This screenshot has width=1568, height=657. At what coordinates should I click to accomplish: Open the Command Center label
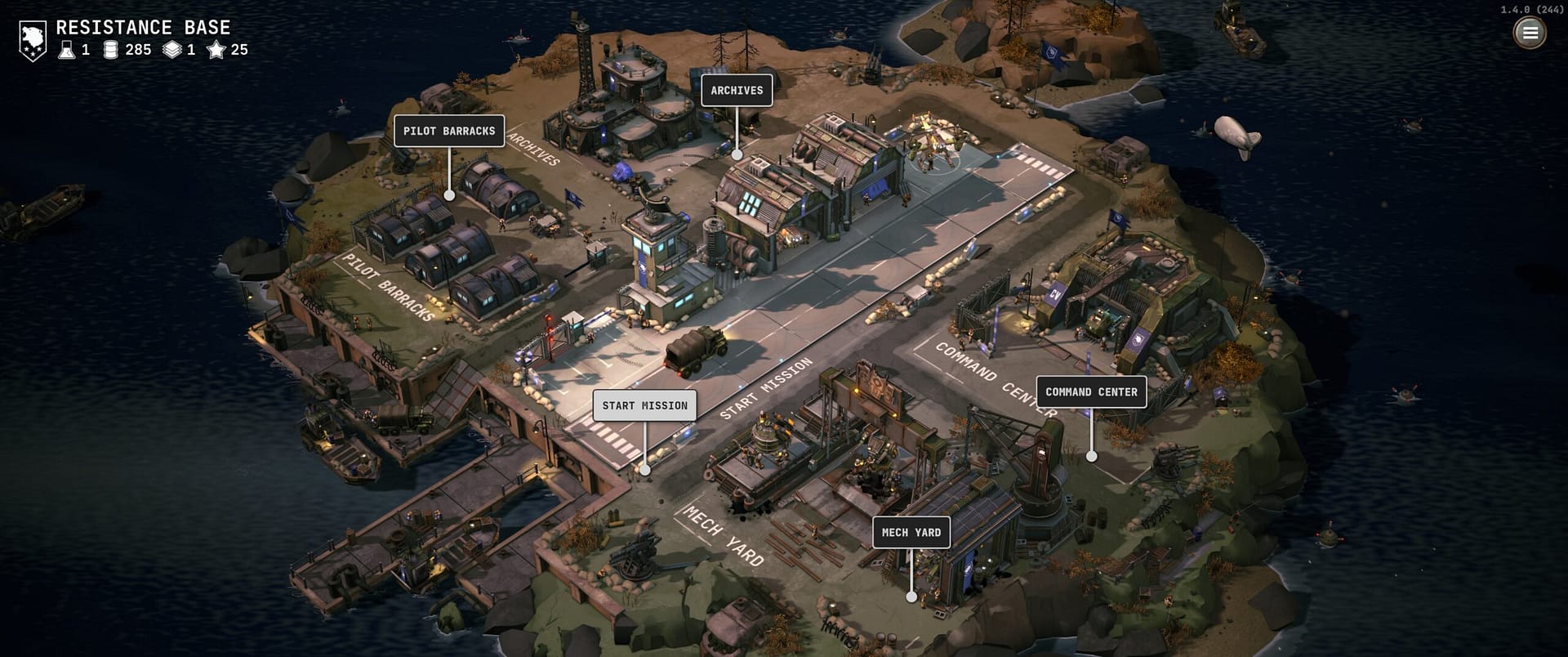(1091, 392)
